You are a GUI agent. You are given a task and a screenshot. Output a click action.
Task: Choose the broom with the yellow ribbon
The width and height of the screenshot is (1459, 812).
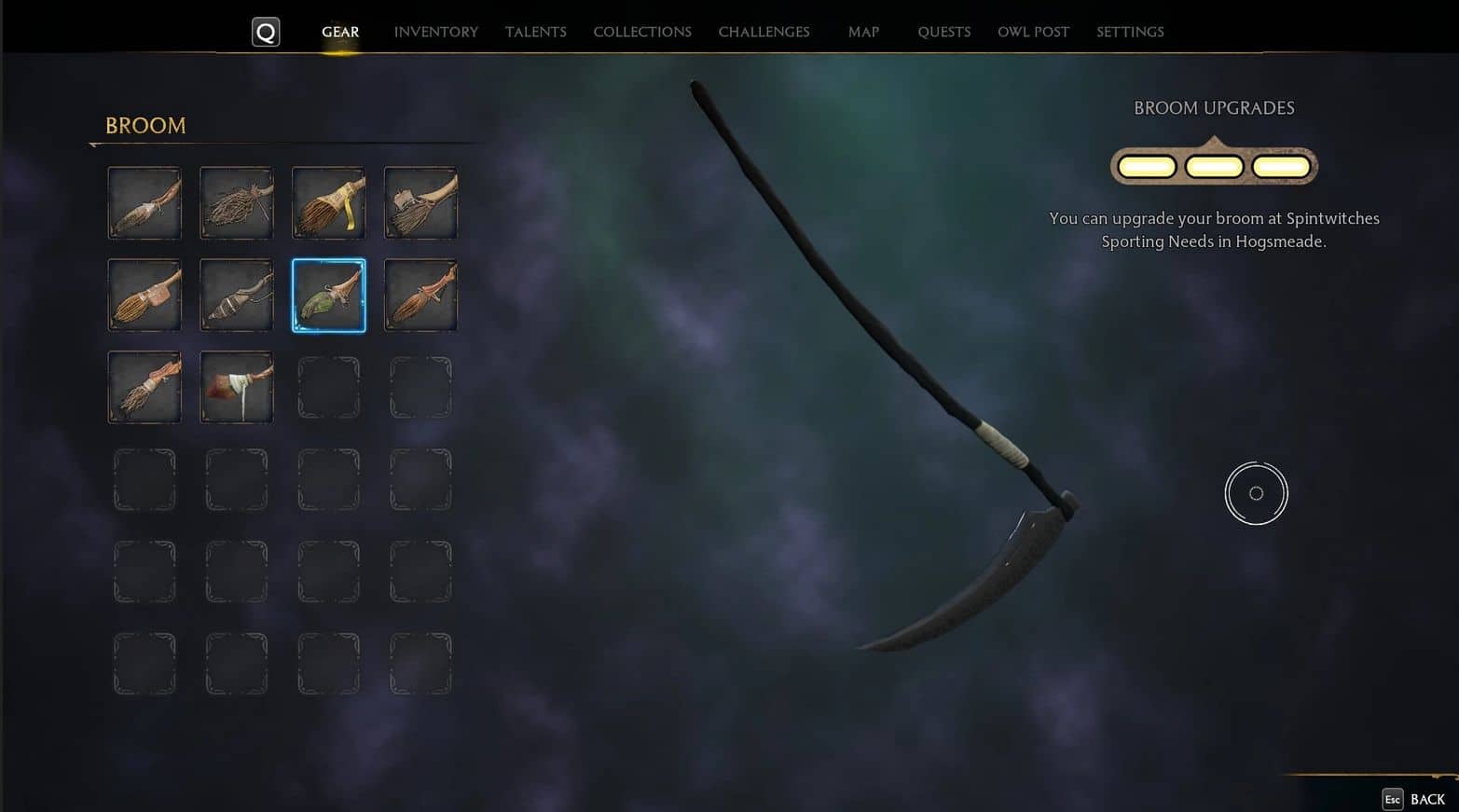pos(328,203)
